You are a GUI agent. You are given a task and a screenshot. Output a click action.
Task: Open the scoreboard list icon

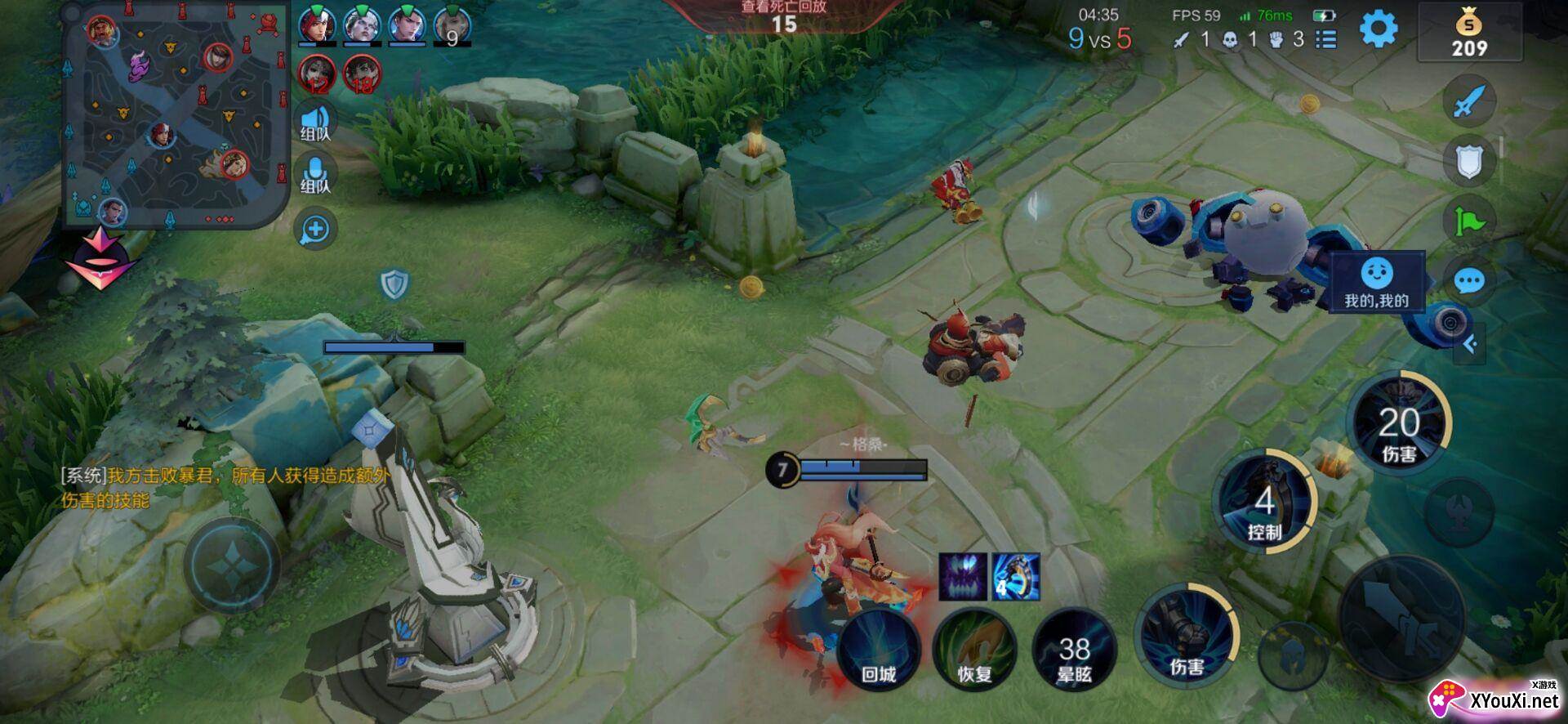point(1326,39)
